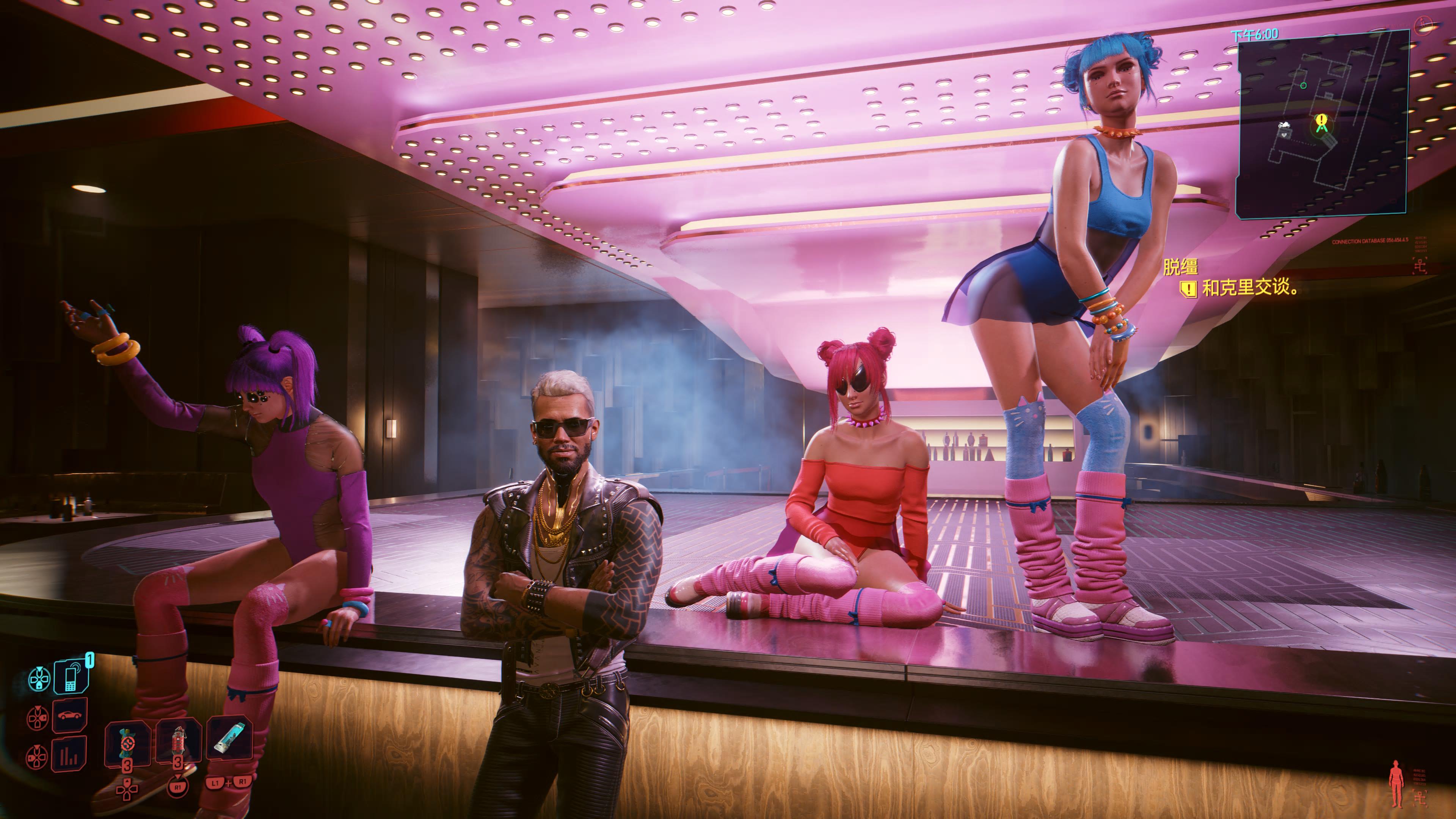
Task: Click the green waypoint circle on the minimap
Action: tap(1304, 86)
